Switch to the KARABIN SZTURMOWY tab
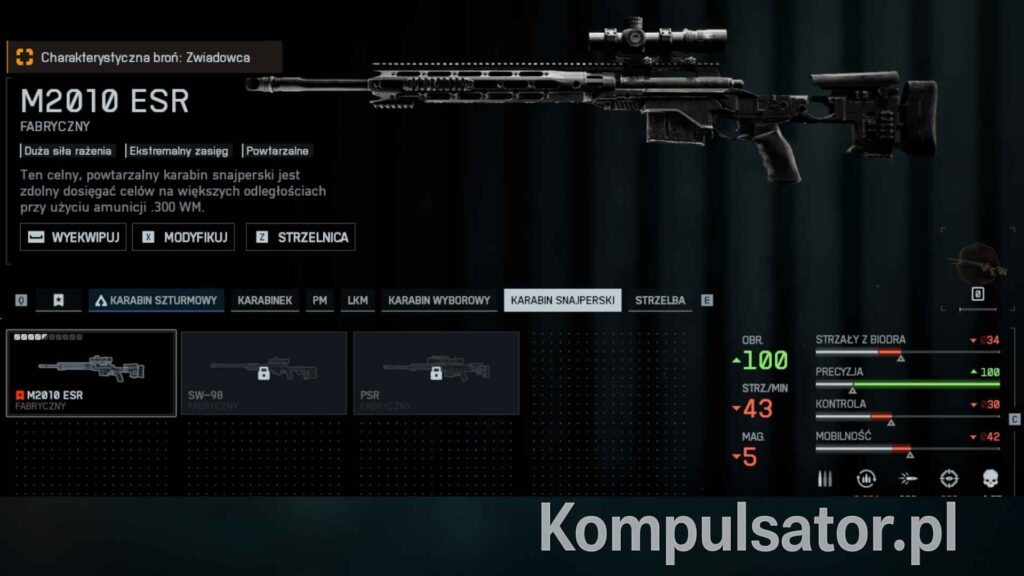1024x576 pixels. (156, 300)
